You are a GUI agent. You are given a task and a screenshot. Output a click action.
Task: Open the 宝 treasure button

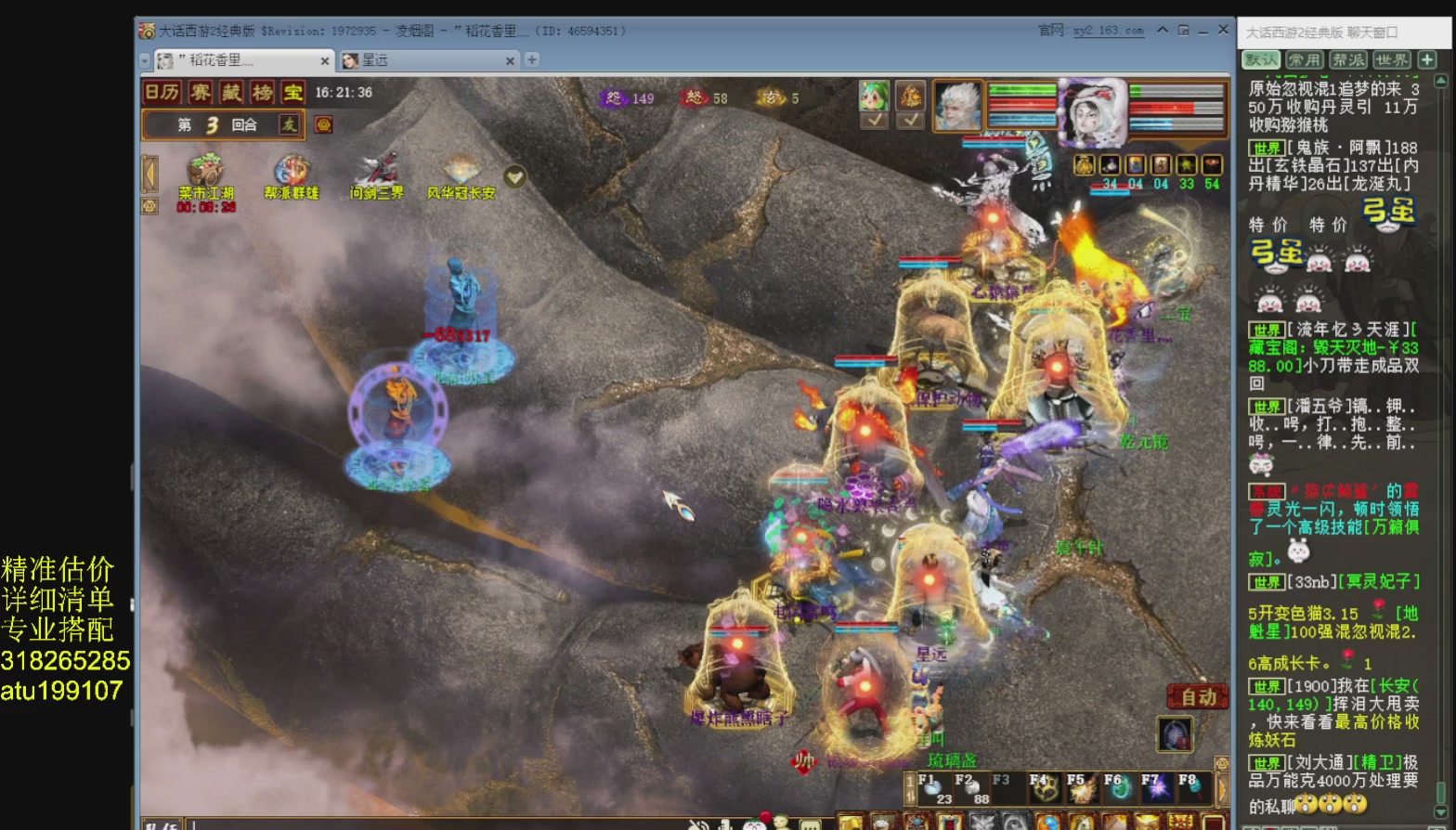click(292, 92)
